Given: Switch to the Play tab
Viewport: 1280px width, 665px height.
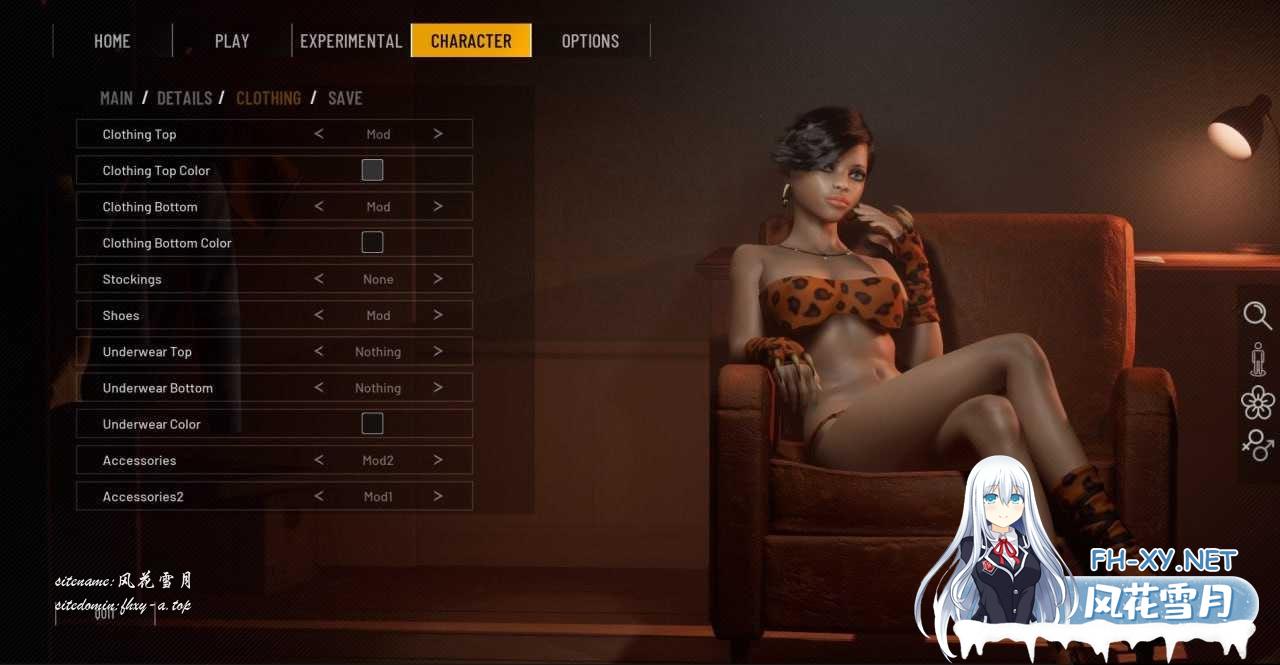Looking at the screenshot, I should pyautogui.click(x=232, y=41).
